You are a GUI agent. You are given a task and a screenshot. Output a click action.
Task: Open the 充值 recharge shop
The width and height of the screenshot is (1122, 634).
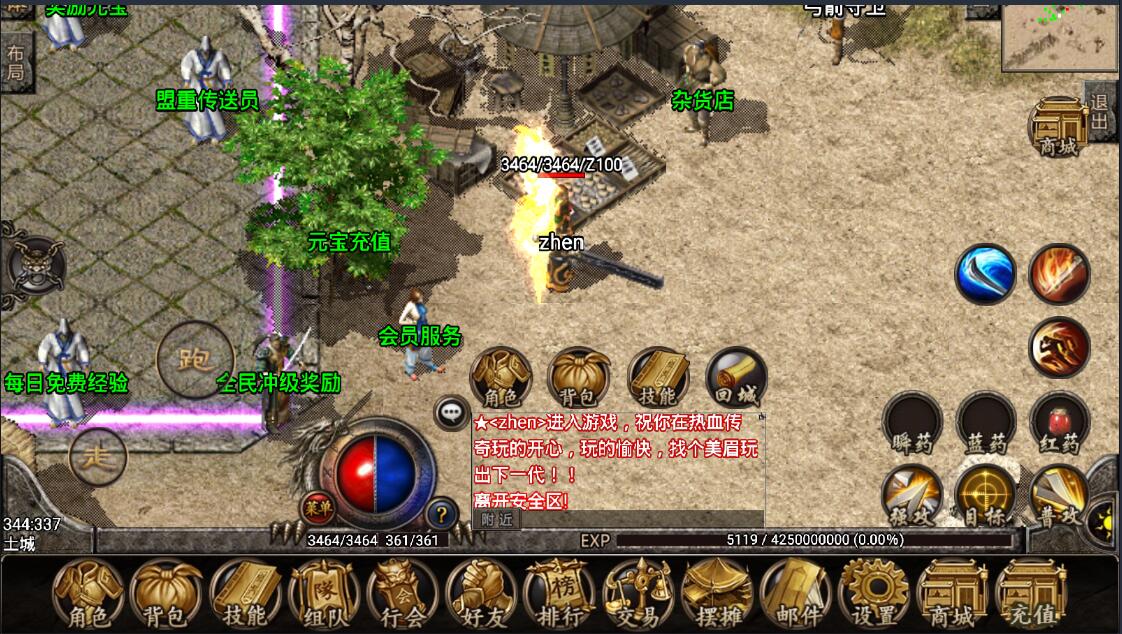pyautogui.click(x=1031, y=594)
